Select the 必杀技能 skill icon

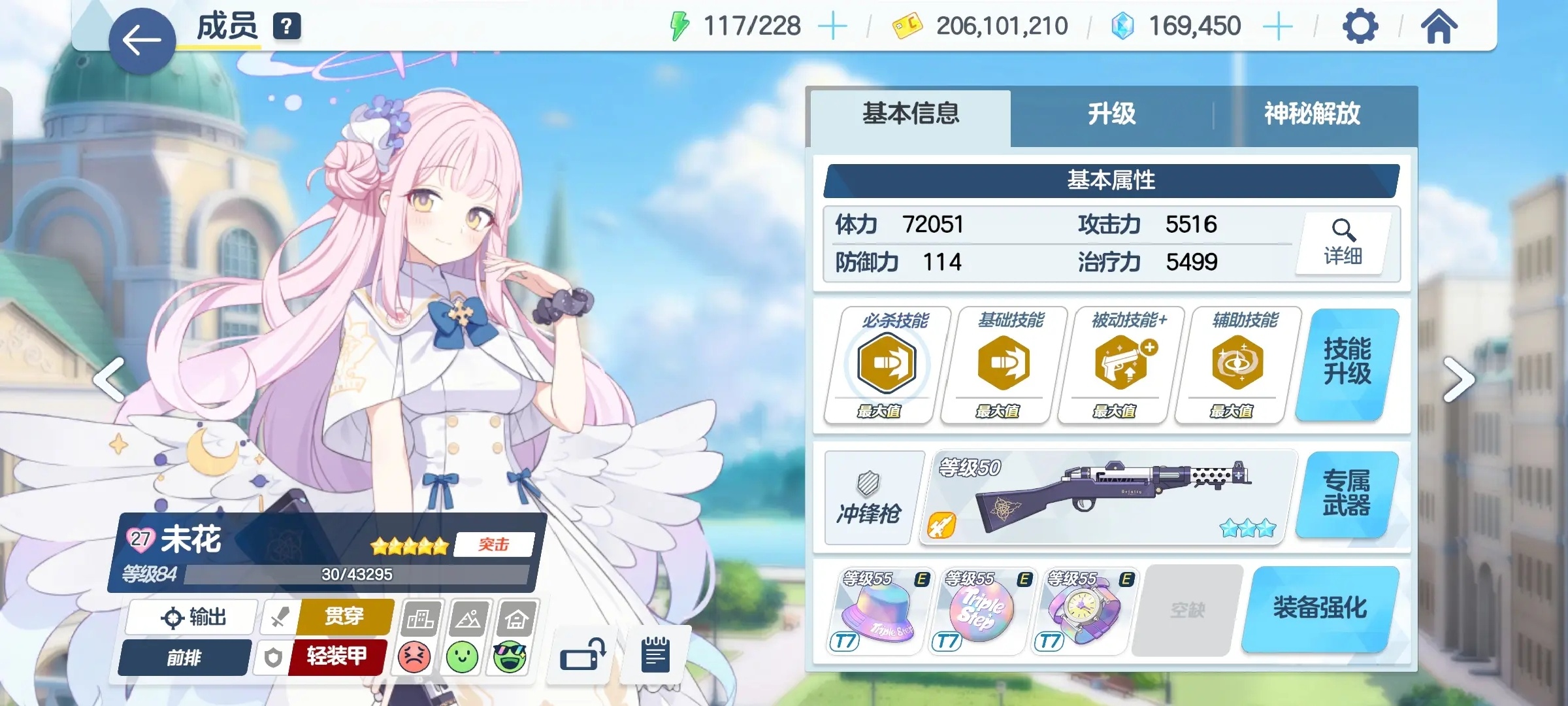pyautogui.click(x=886, y=363)
